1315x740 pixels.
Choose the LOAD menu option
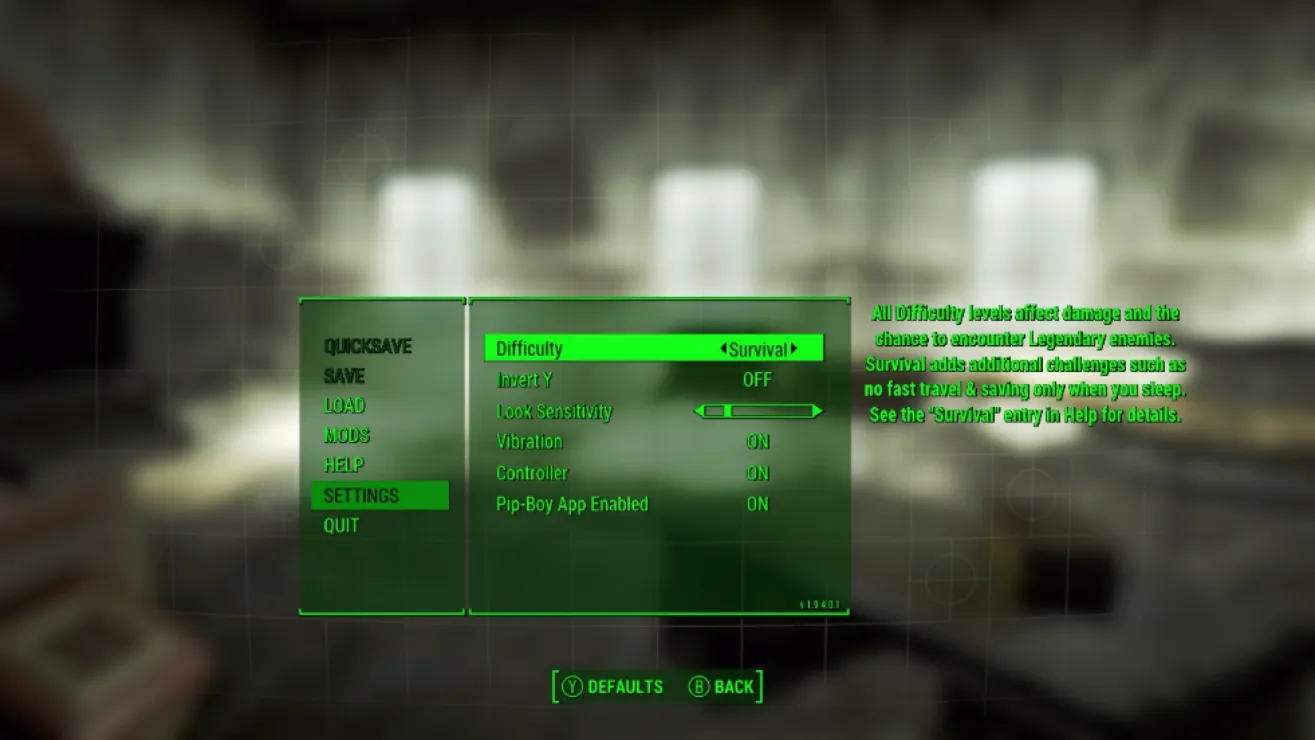(344, 406)
